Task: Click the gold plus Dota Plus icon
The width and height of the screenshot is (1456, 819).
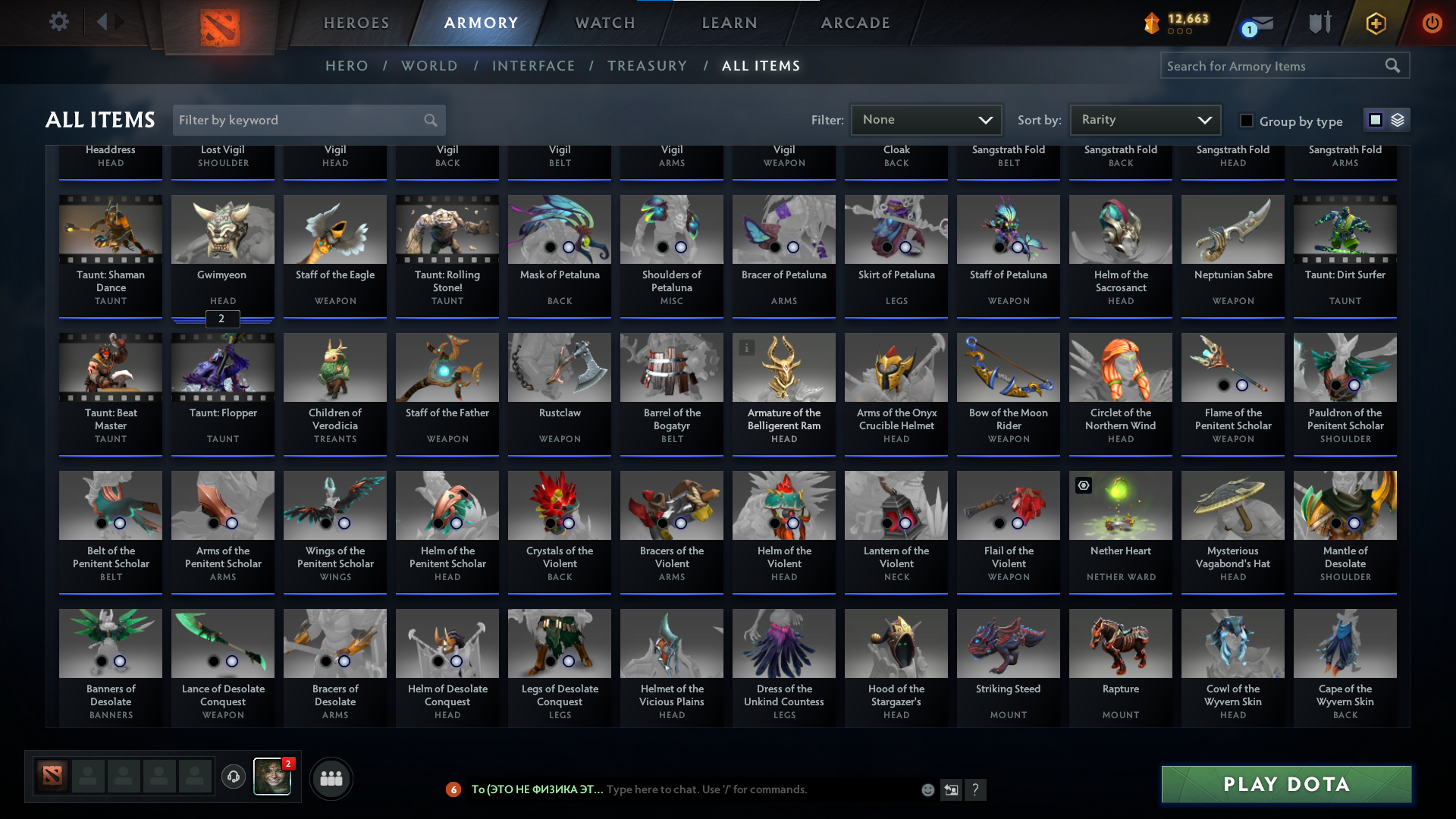Action: (1375, 23)
